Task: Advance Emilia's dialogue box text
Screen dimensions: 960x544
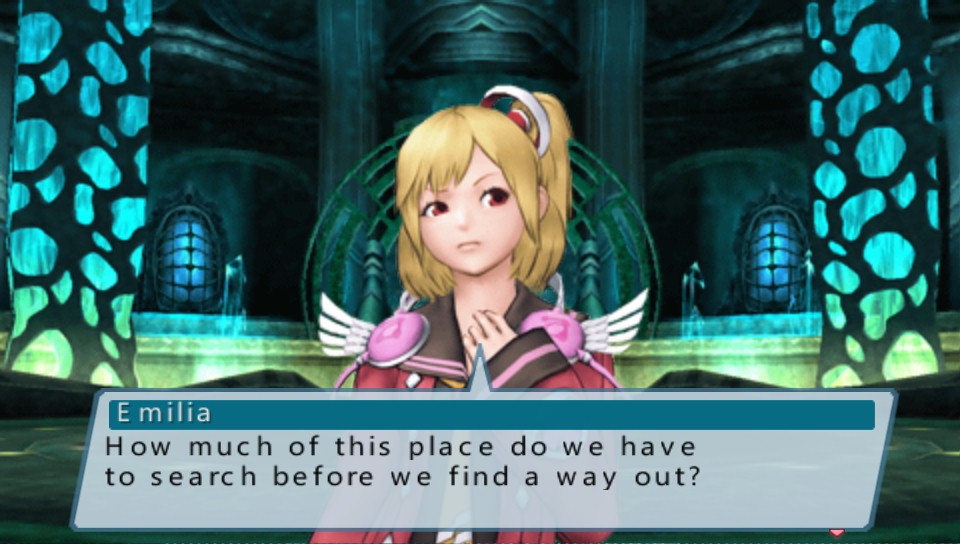Action: coord(480,460)
